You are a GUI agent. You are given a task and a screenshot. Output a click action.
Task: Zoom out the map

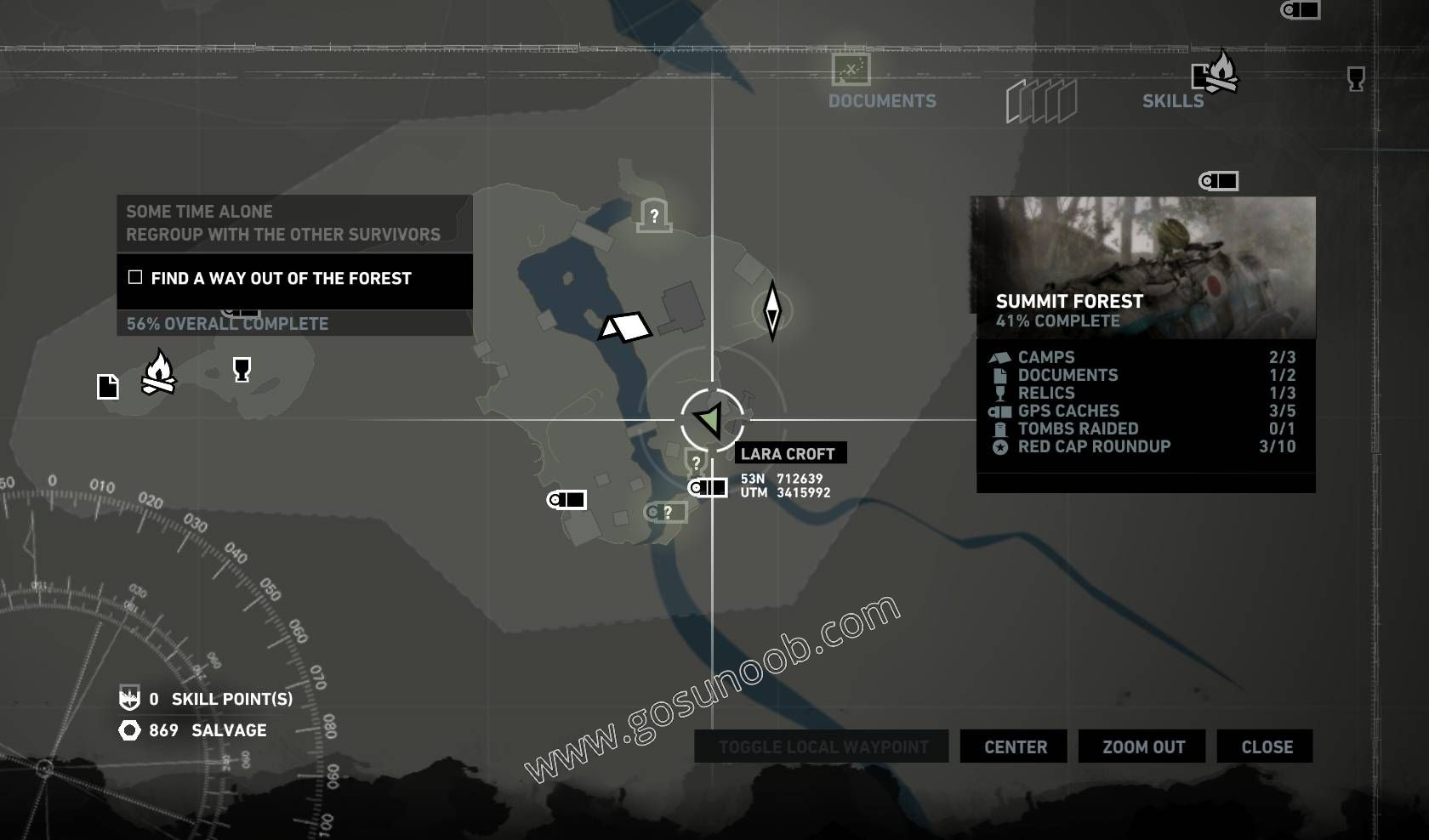click(x=1142, y=746)
